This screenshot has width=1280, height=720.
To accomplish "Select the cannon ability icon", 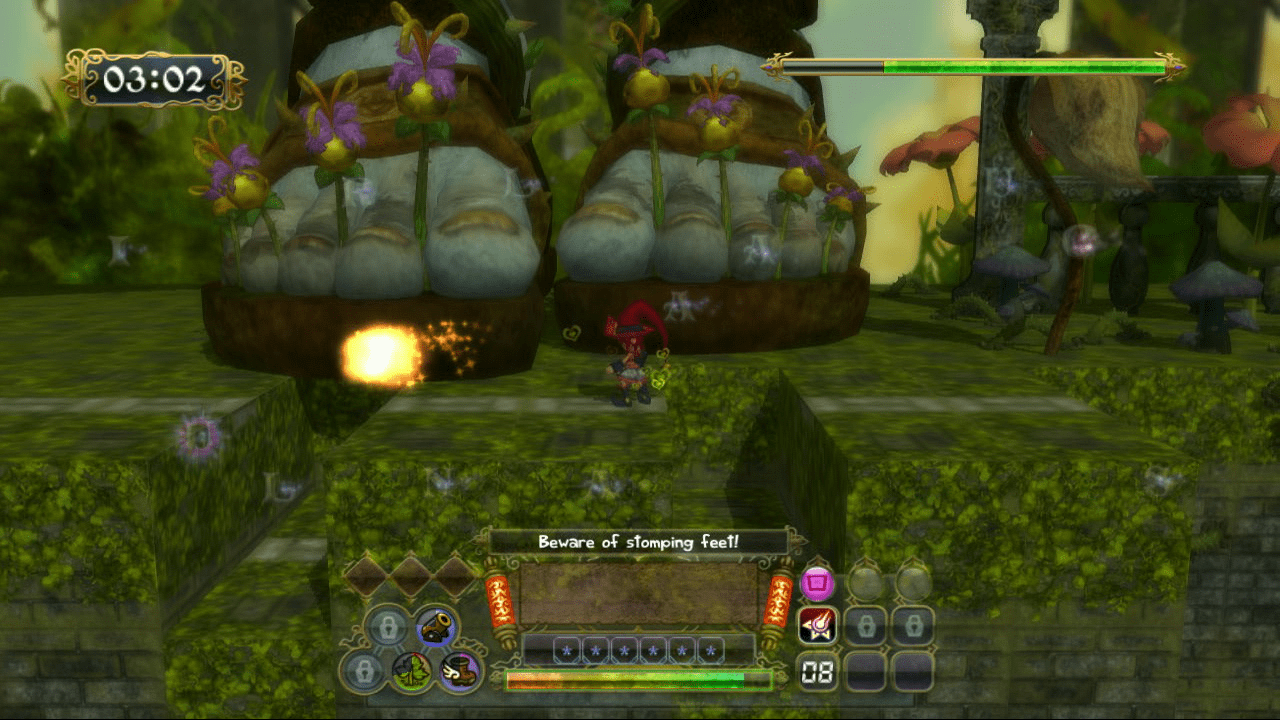I will click(436, 627).
